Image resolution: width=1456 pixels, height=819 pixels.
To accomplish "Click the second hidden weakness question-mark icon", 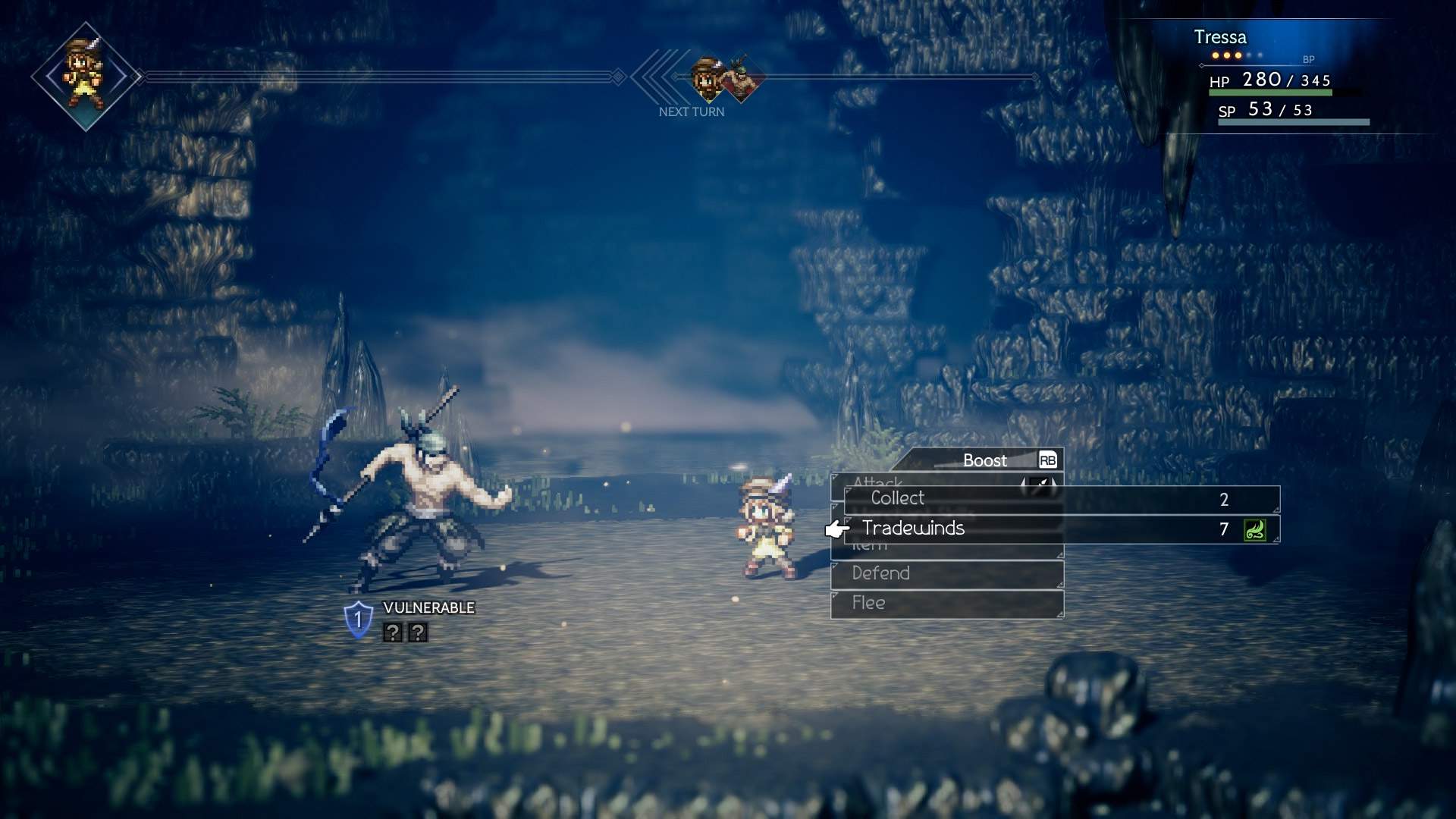I will pos(417,630).
